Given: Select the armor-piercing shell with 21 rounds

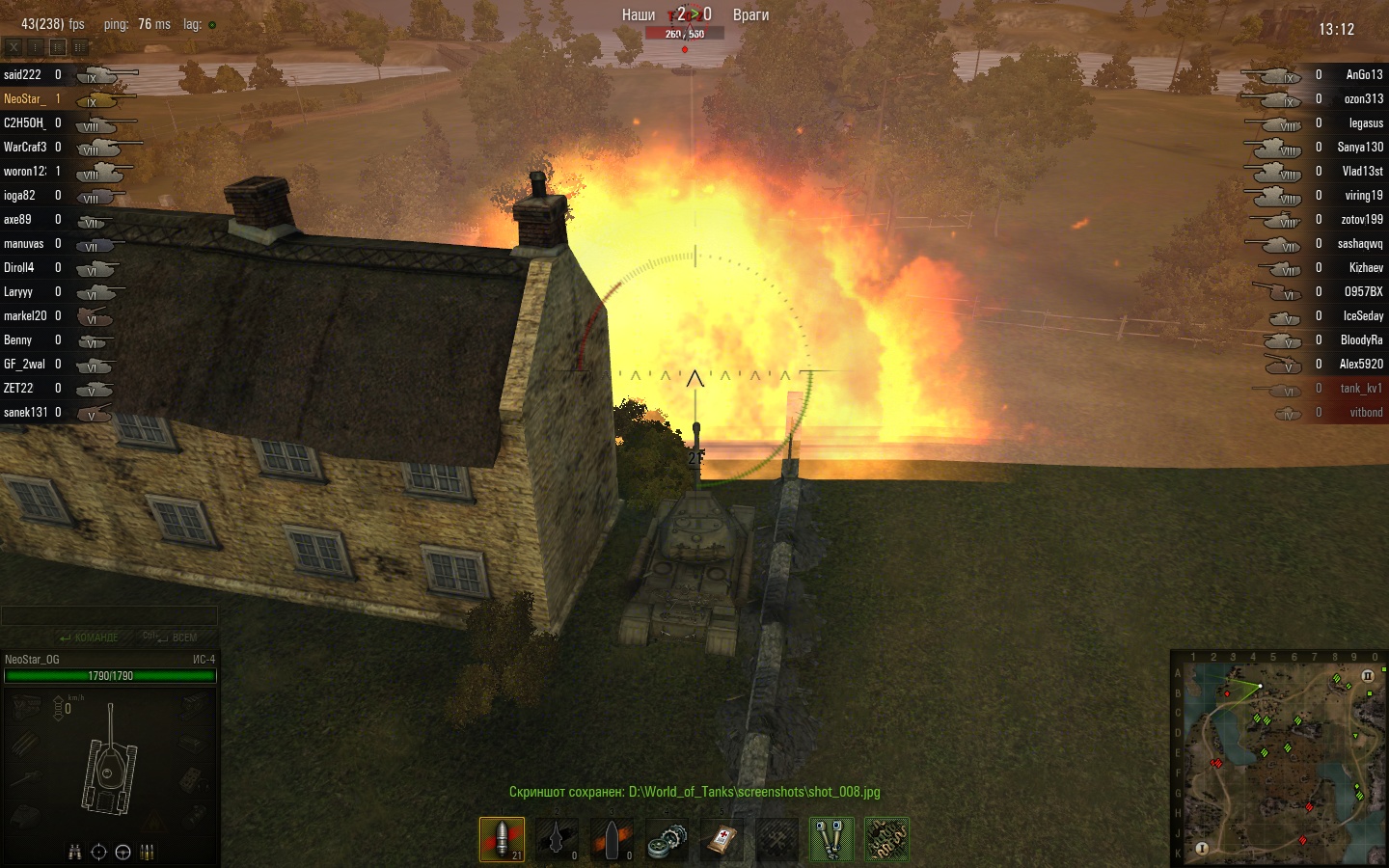Looking at the screenshot, I should click(x=502, y=838).
